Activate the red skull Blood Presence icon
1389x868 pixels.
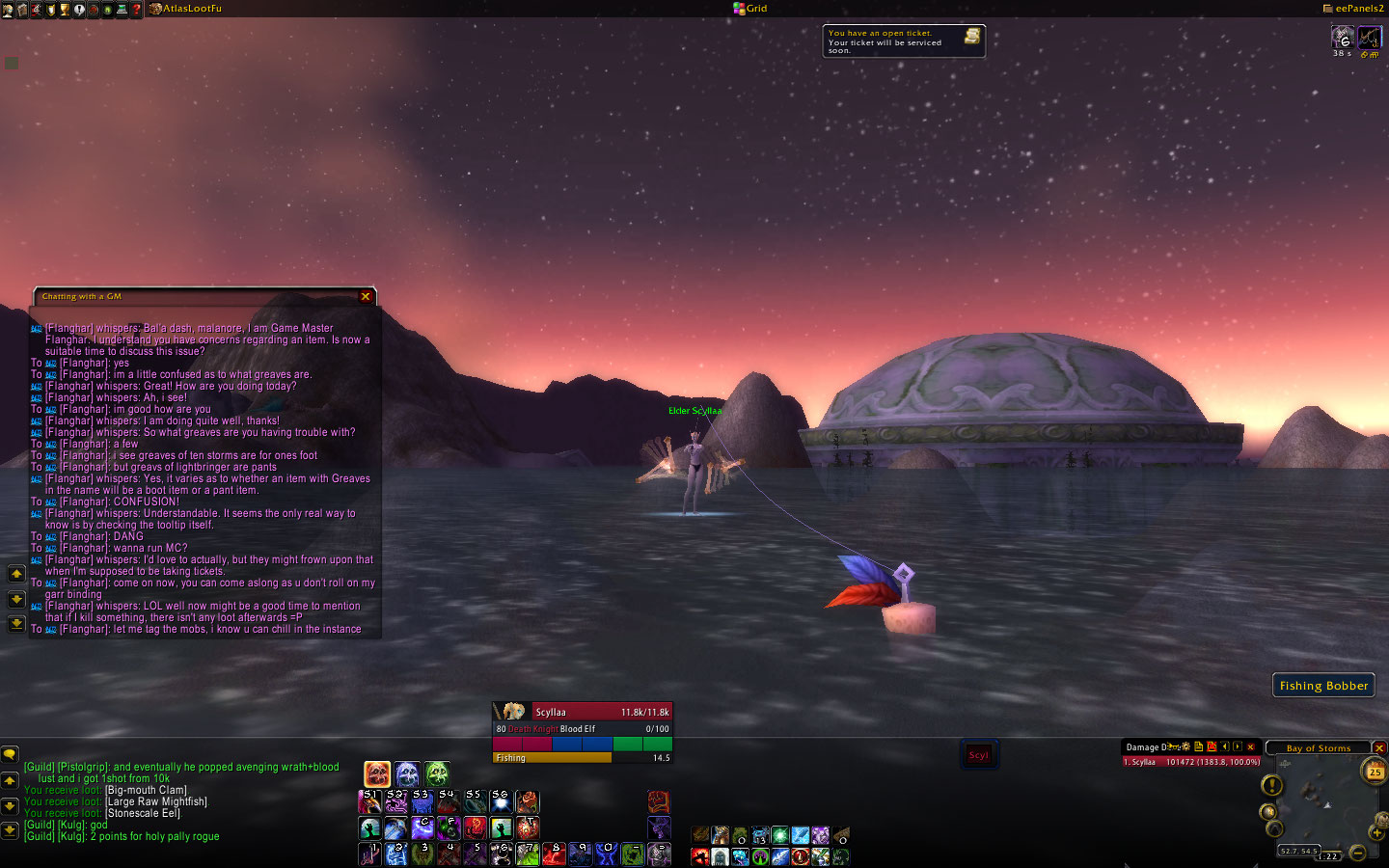tap(377, 773)
